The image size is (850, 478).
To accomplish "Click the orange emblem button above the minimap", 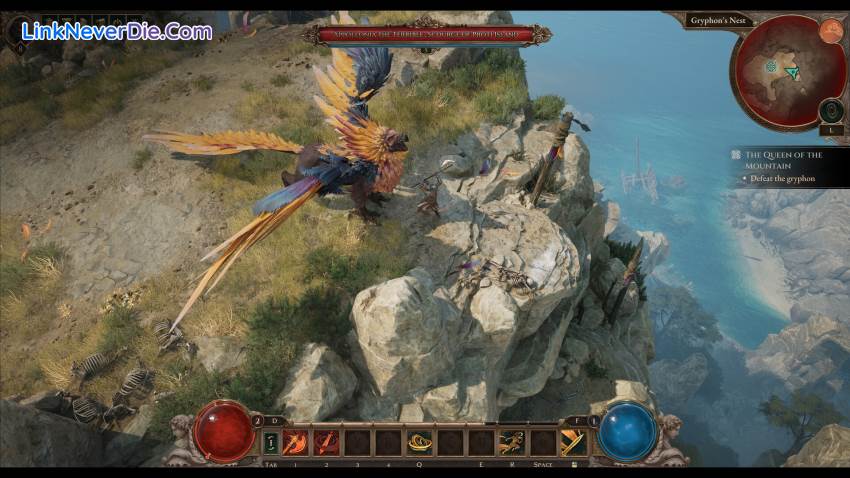I will [x=831, y=31].
